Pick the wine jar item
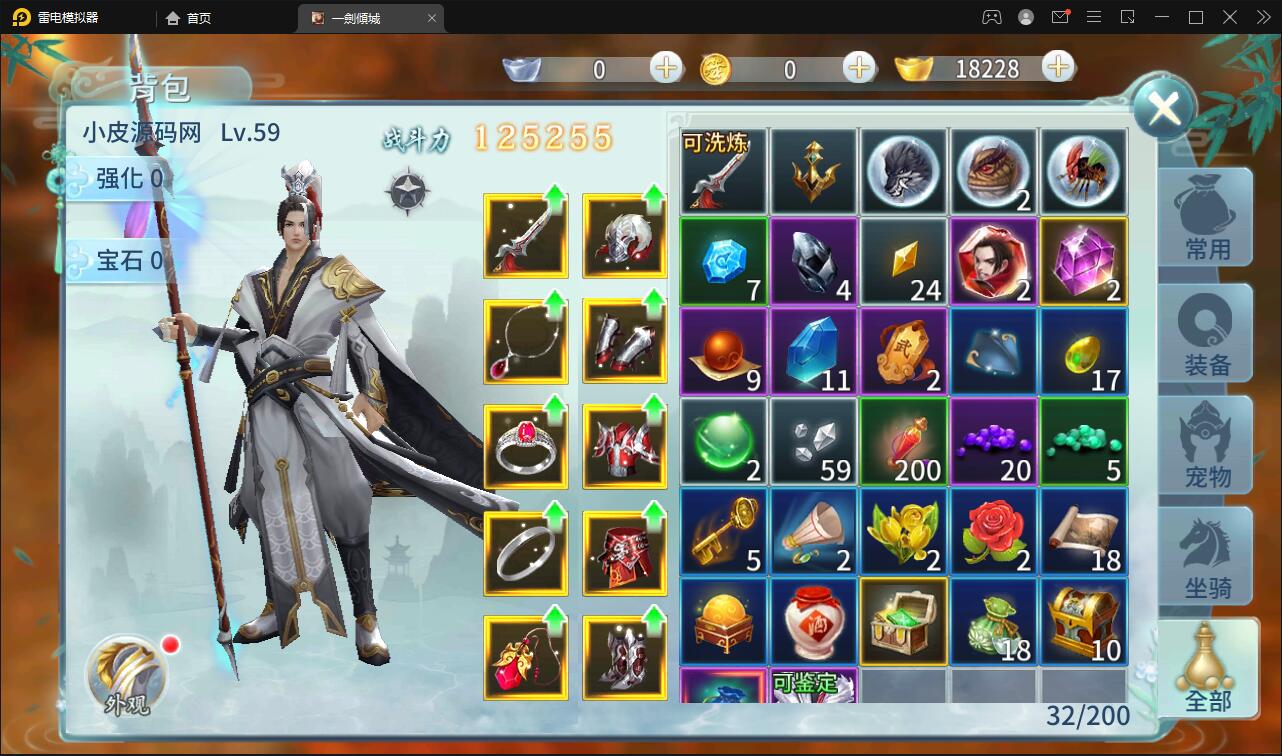Screen dimensions: 1282x756 (x=813, y=621)
